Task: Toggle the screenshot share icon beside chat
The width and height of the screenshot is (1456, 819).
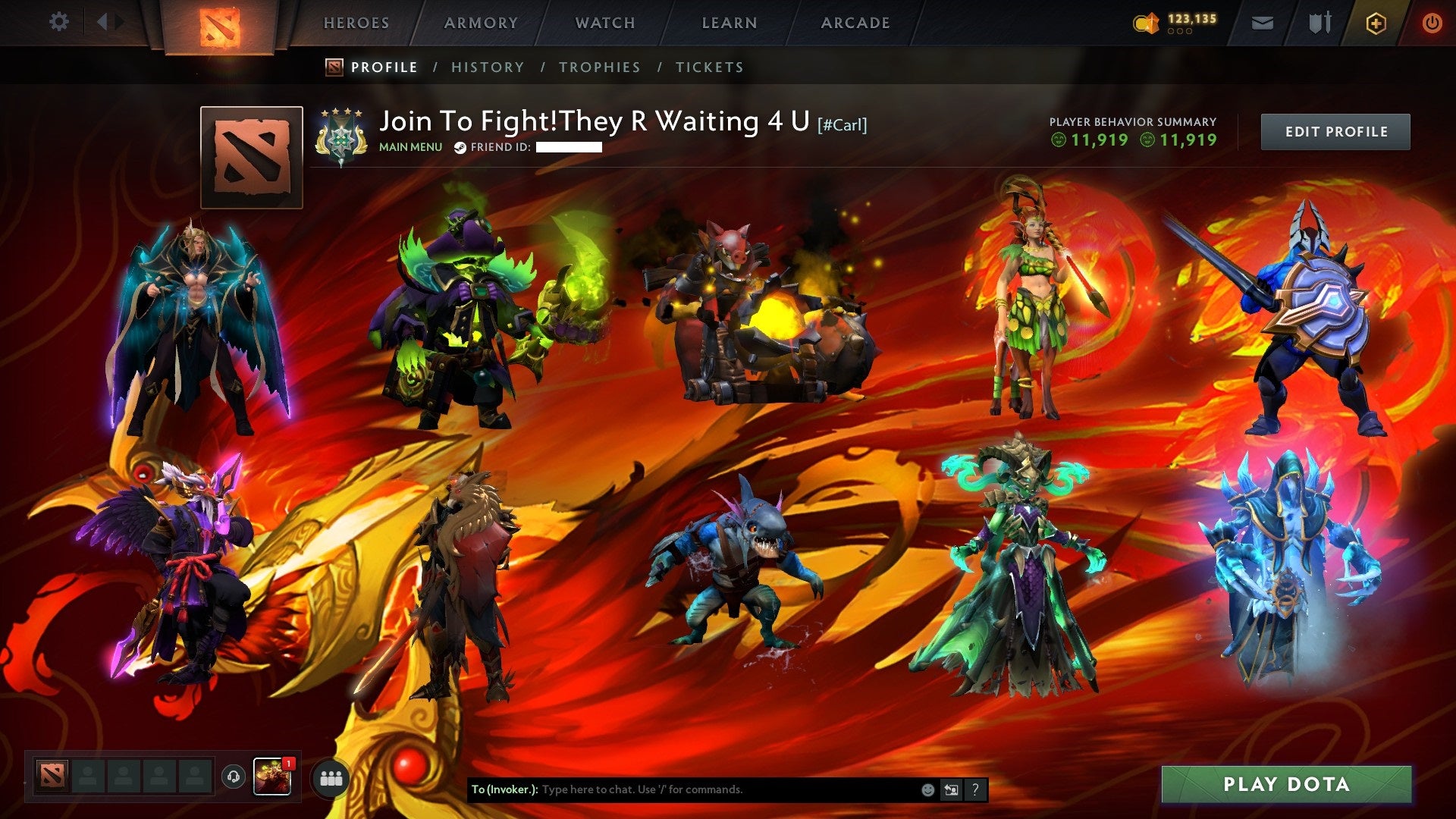Action: pyautogui.click(x=950, y=789)
